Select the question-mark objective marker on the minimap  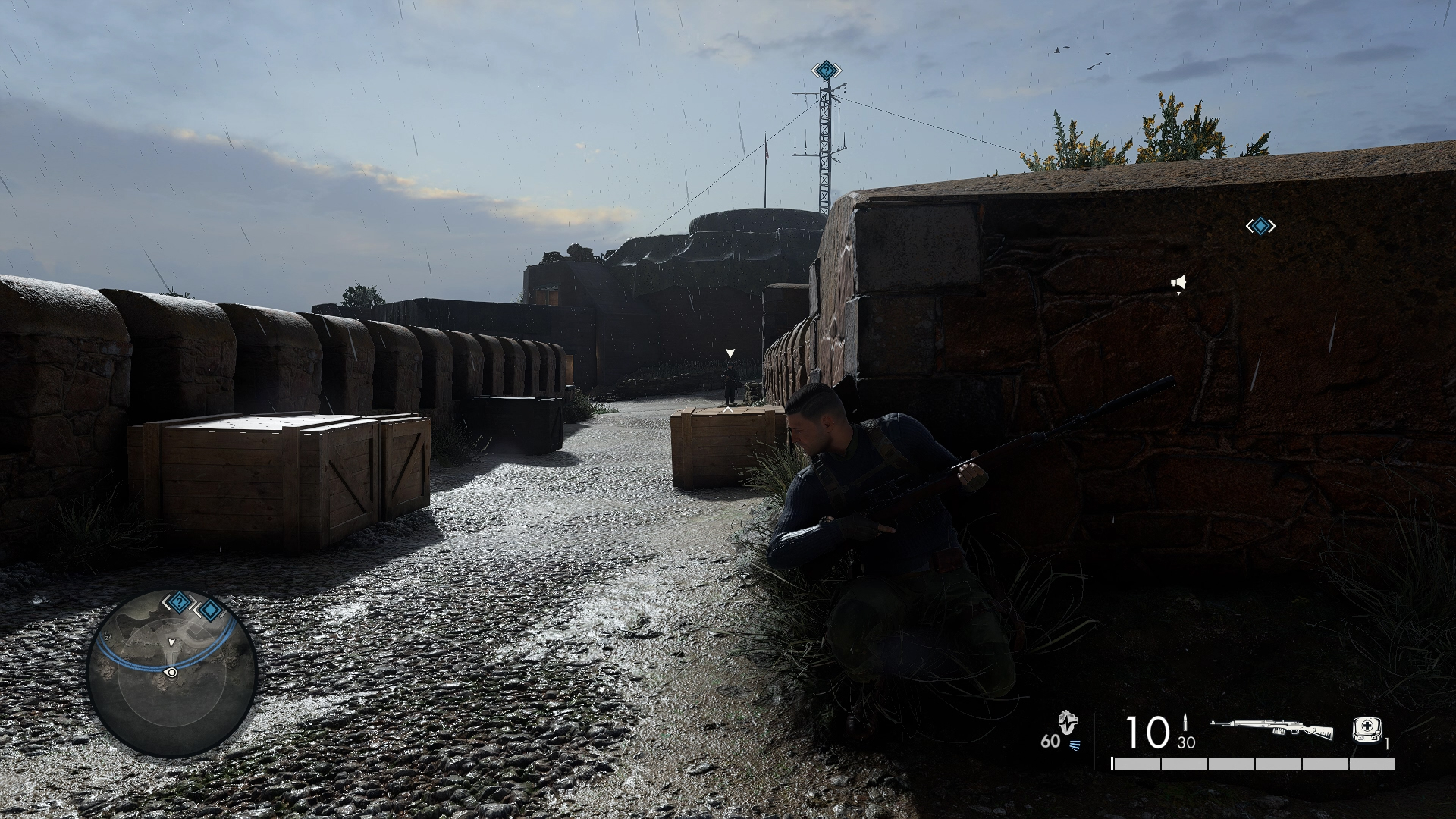point(178,603)
